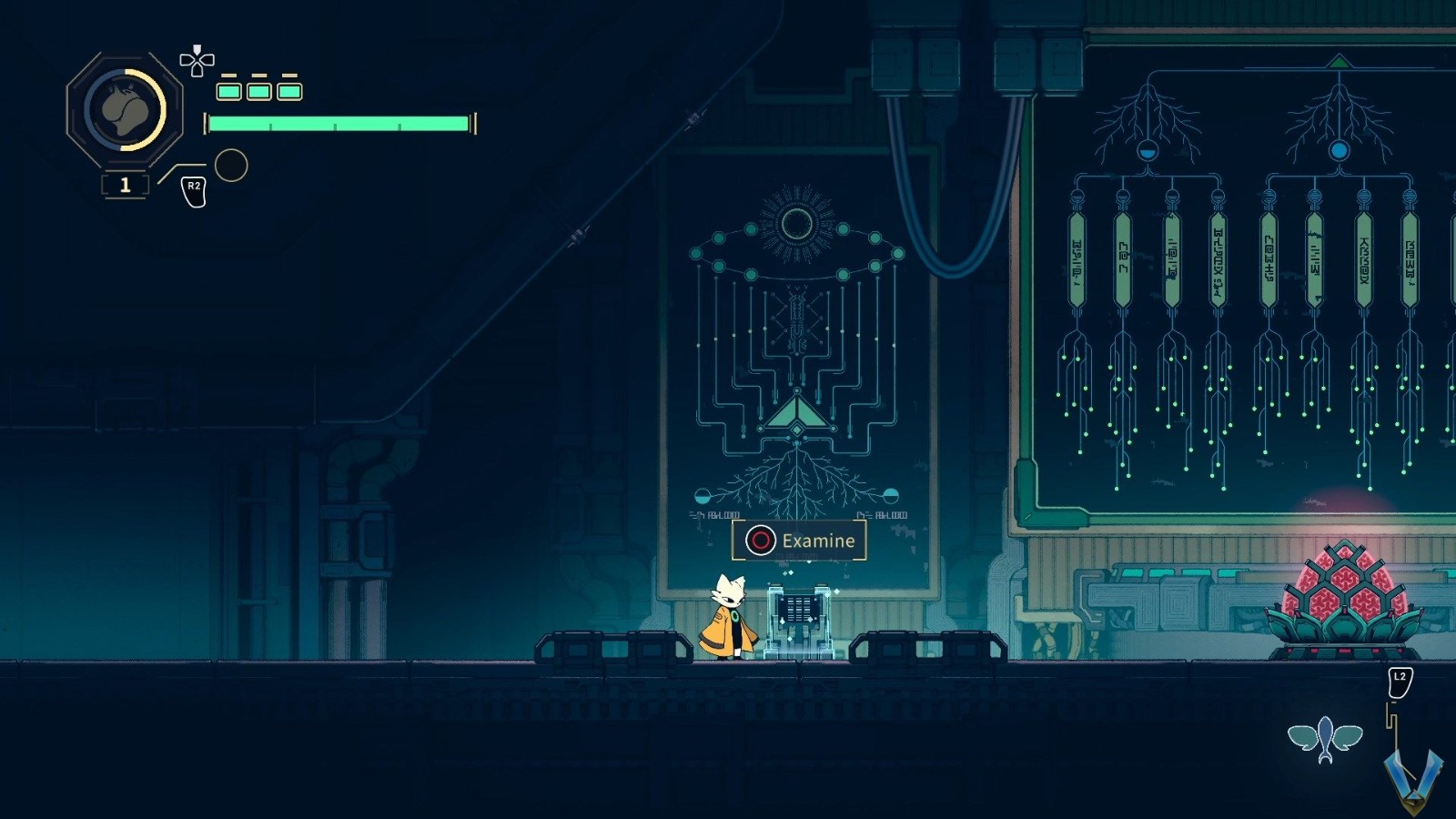Select the blue V-shaped bow icon
1456x819 pixels.
coord(1413,778)
